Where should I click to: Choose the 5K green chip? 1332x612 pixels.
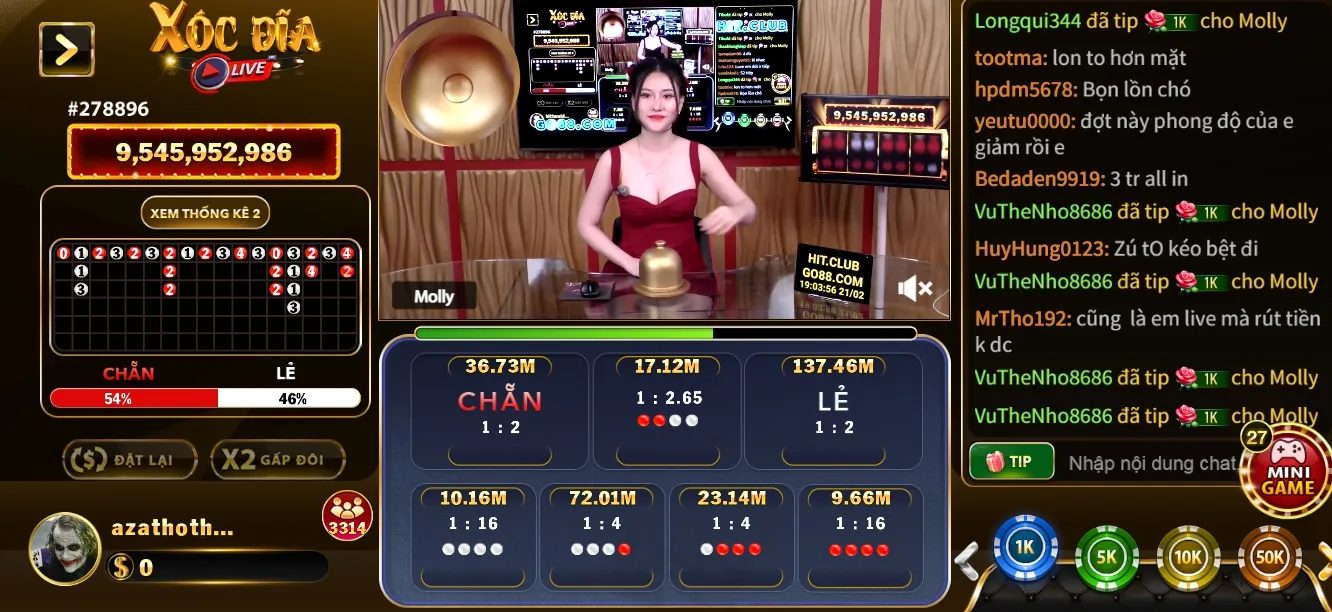[x=1107, y=556]
